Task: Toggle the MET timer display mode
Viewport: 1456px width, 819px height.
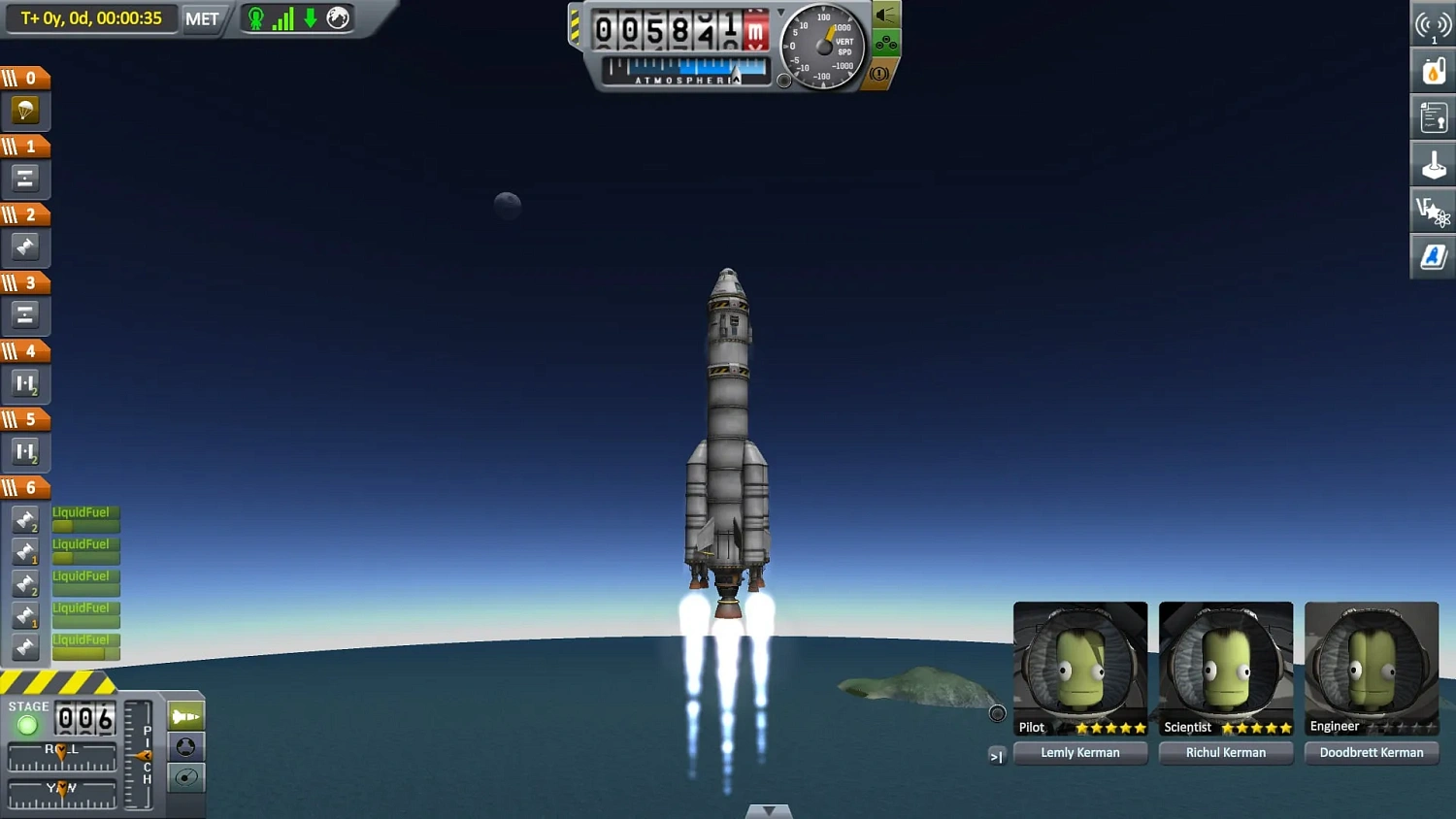Action: tap(202, 18)
